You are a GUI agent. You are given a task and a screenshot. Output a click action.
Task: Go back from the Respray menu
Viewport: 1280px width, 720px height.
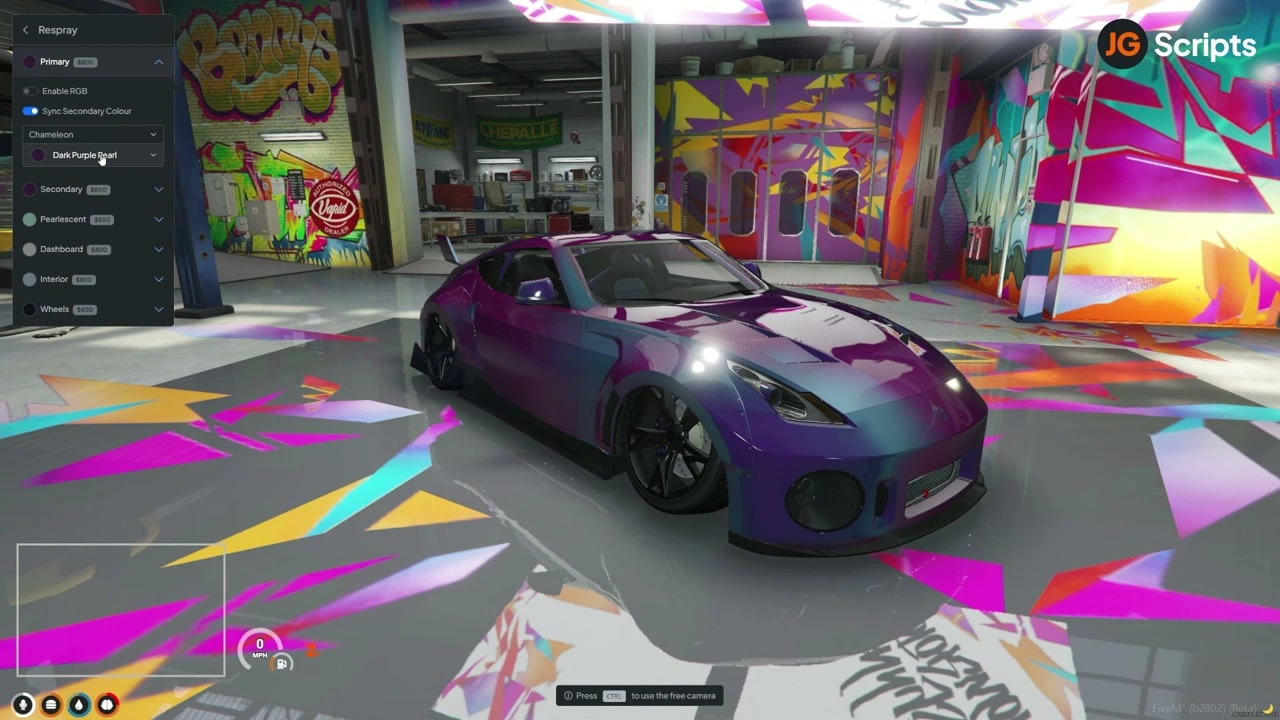26,30
